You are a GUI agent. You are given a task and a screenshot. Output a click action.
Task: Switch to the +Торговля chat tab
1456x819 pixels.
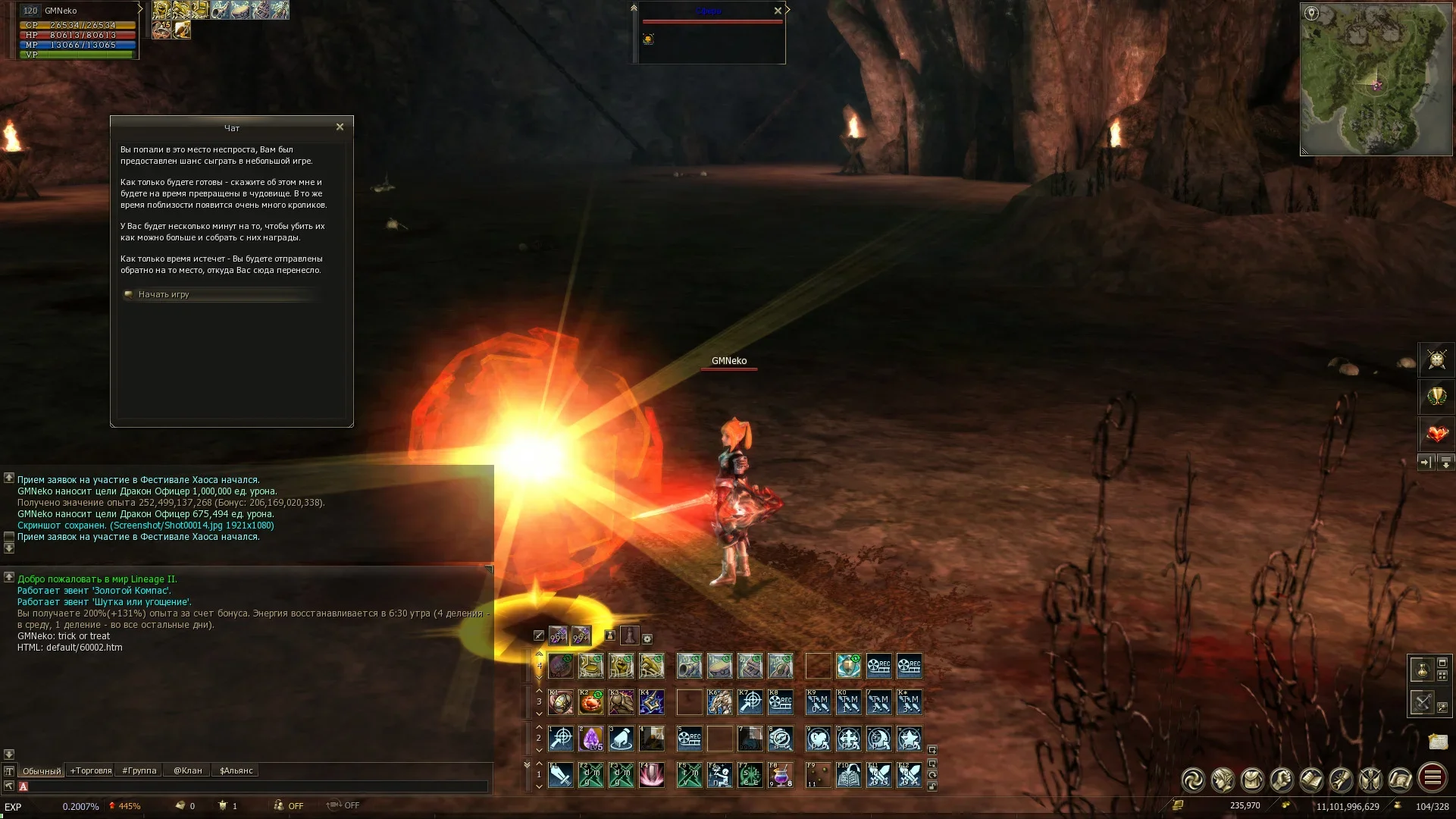click(91, 770)
